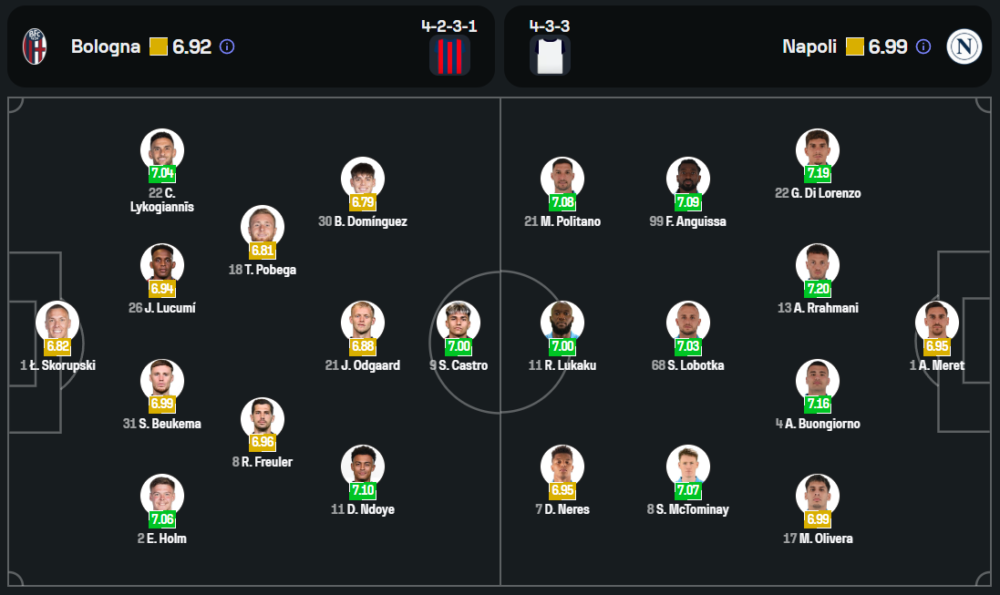The image size is (1000, 595).
Task: Select R. Freuler's avatar
Action: [x=262, y=419]
